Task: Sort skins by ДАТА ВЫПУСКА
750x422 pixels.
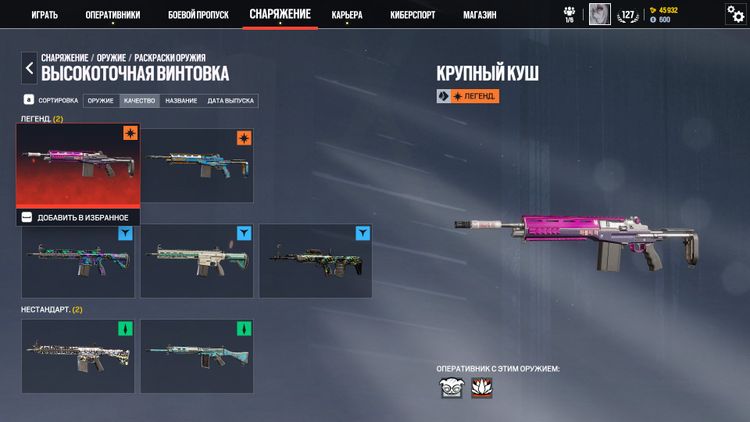Action: pyautogui.click(x=231, y=101)
